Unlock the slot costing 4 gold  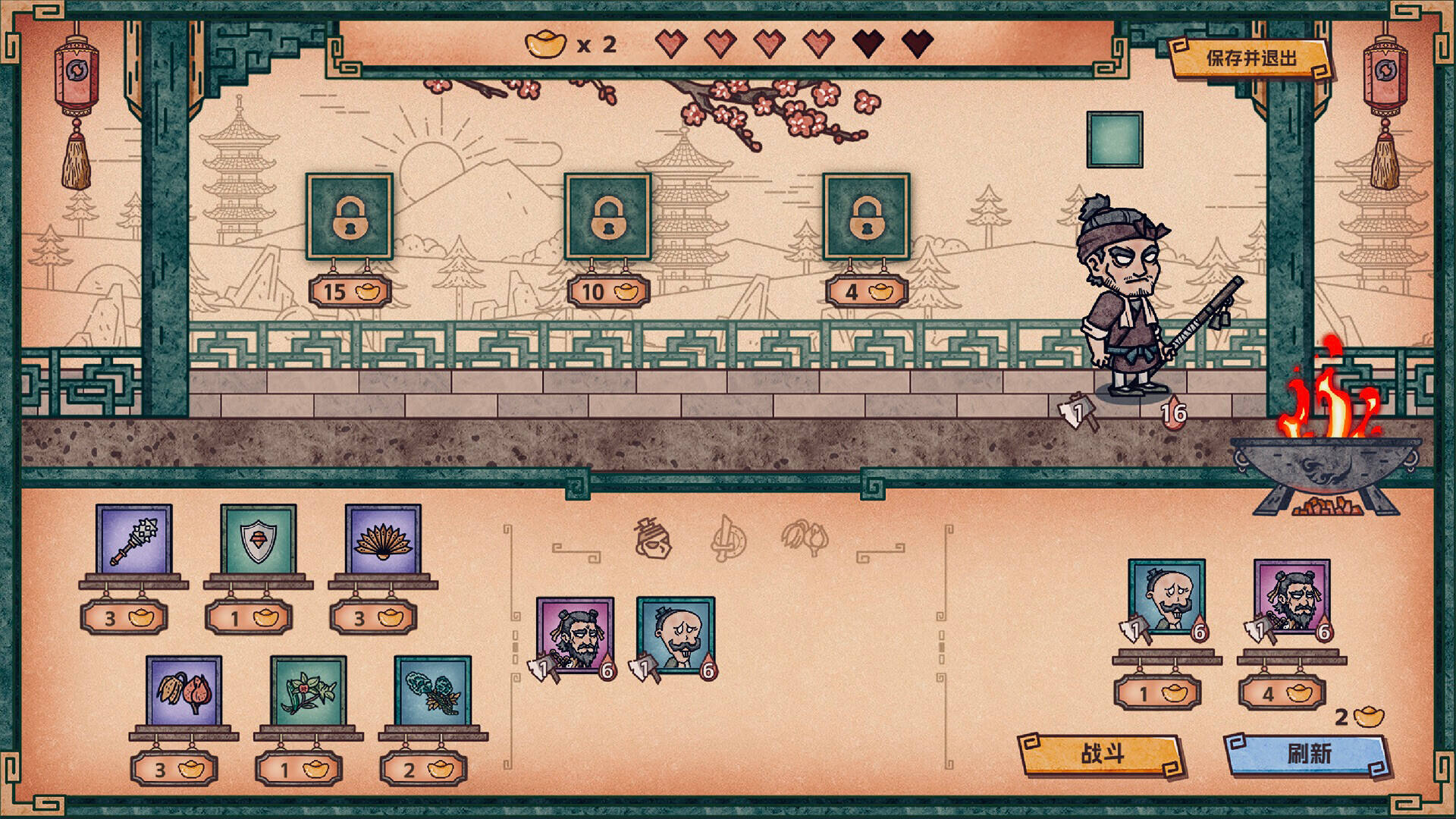pos(867,217)
